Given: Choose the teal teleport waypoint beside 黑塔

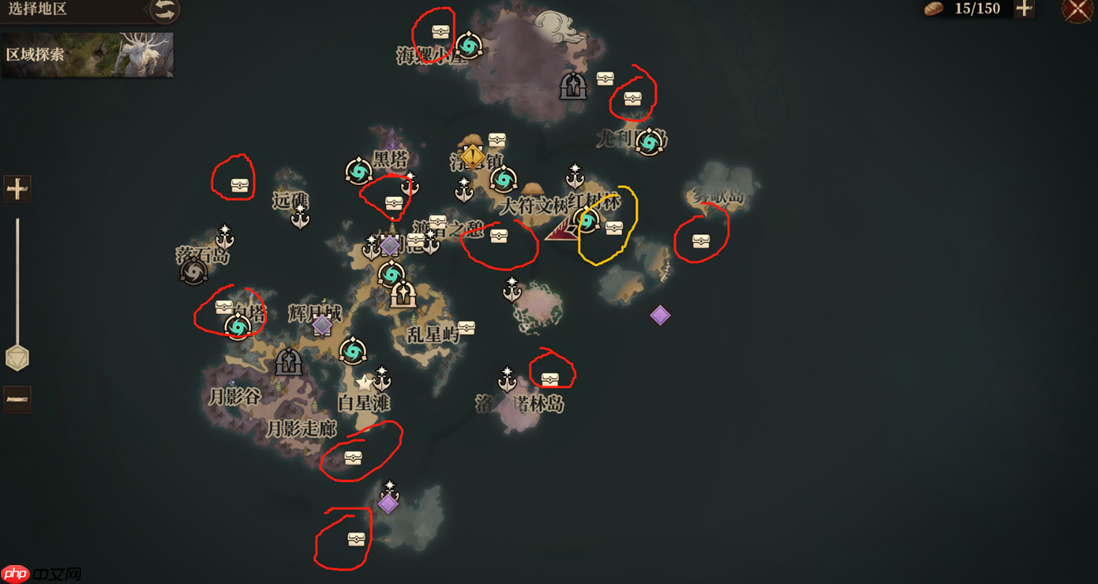Looking at the screenshot, I should [x=358, y=171].
